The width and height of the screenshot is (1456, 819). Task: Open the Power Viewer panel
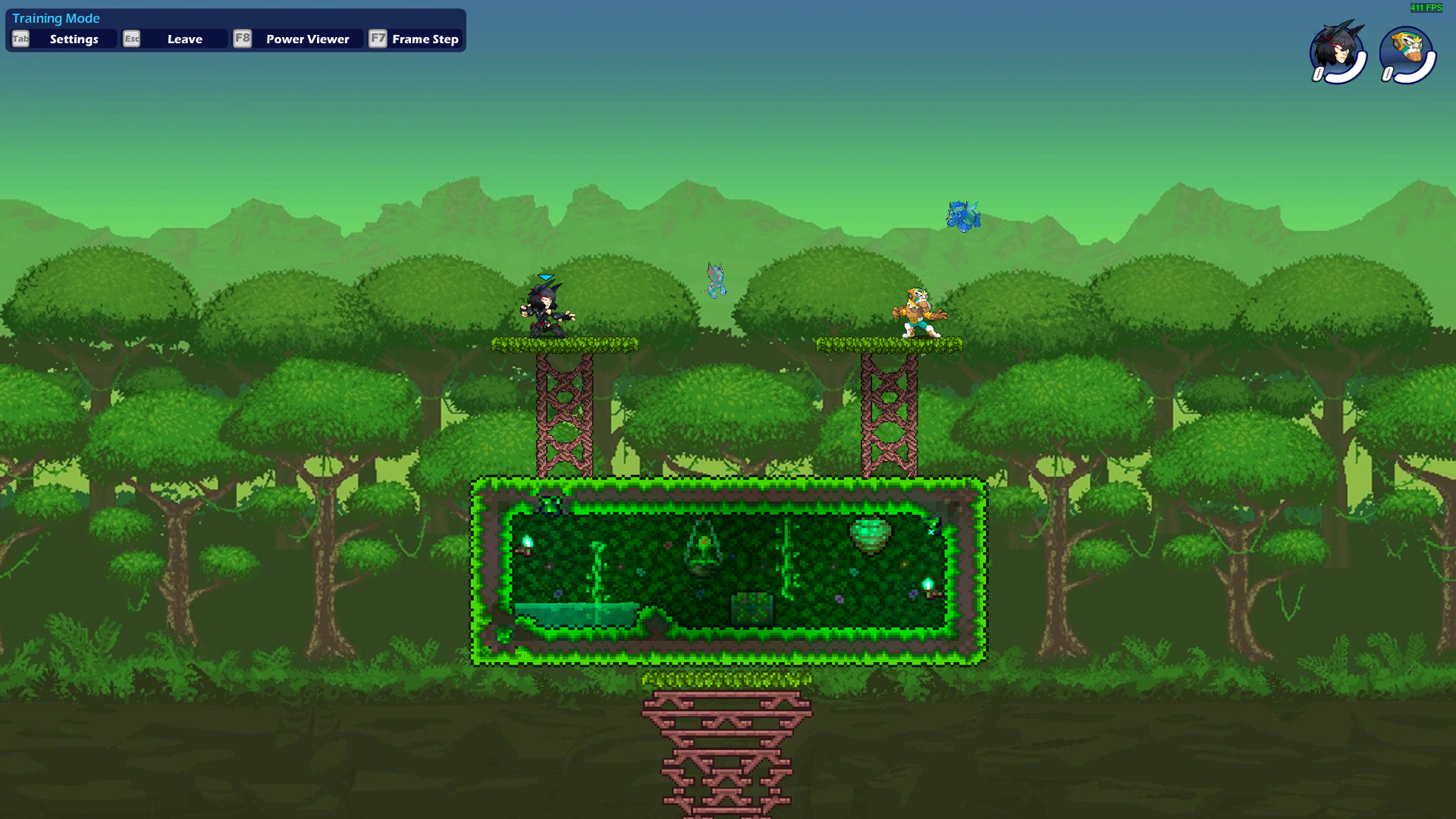click(306, 39)
